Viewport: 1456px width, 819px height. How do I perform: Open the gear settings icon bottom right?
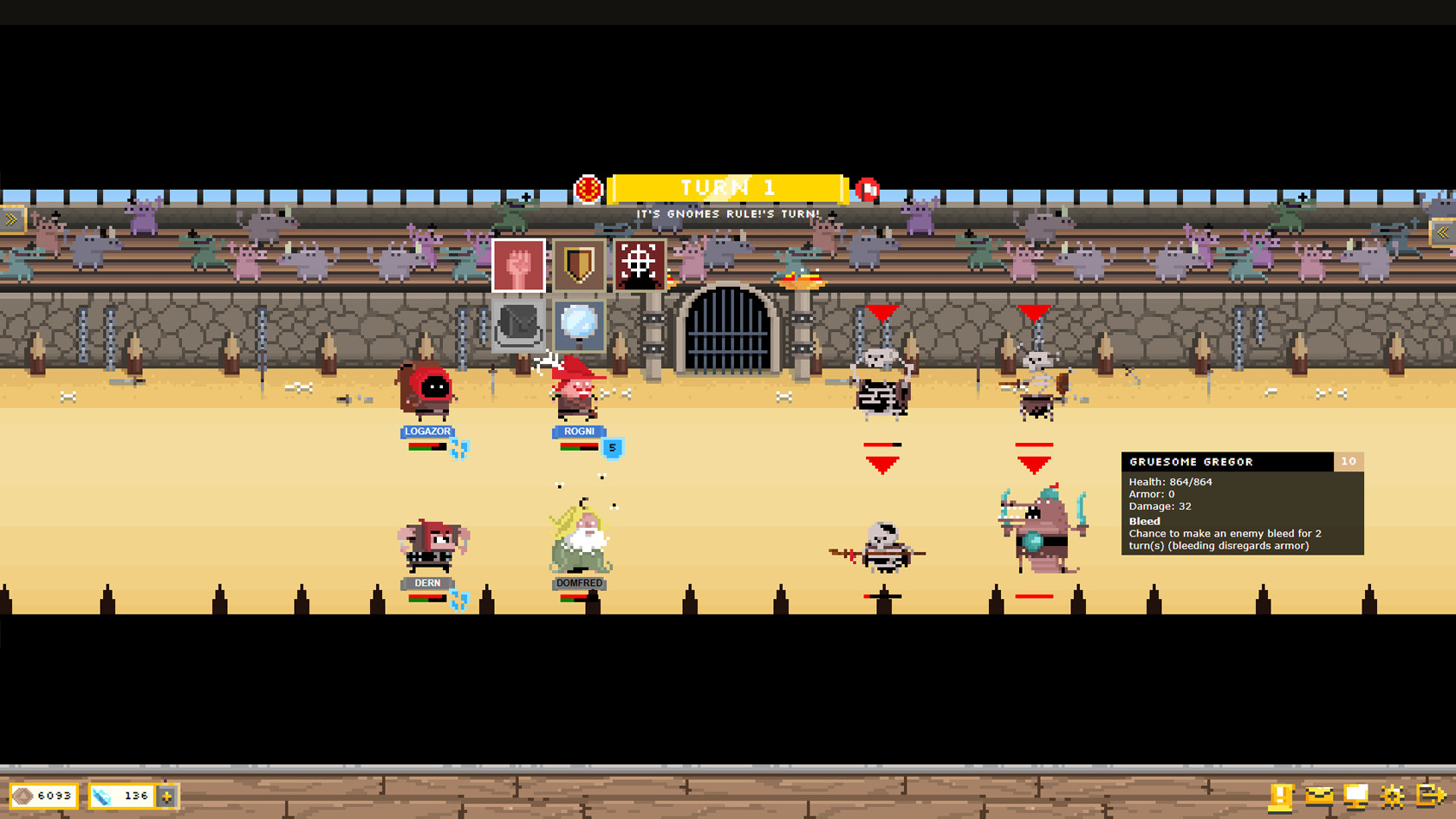(1393, 795)
